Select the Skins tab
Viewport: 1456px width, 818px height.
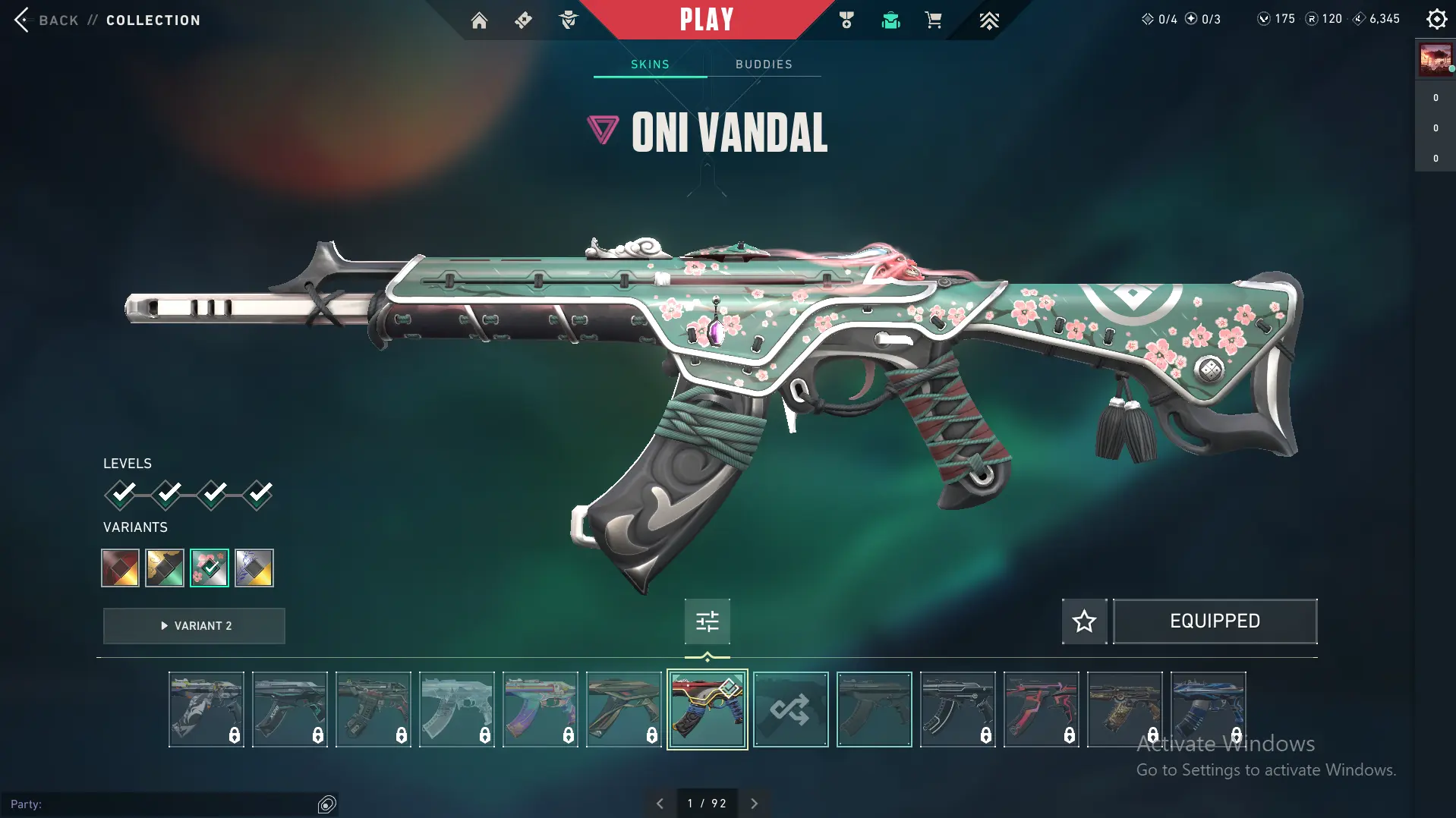(650, 64)
